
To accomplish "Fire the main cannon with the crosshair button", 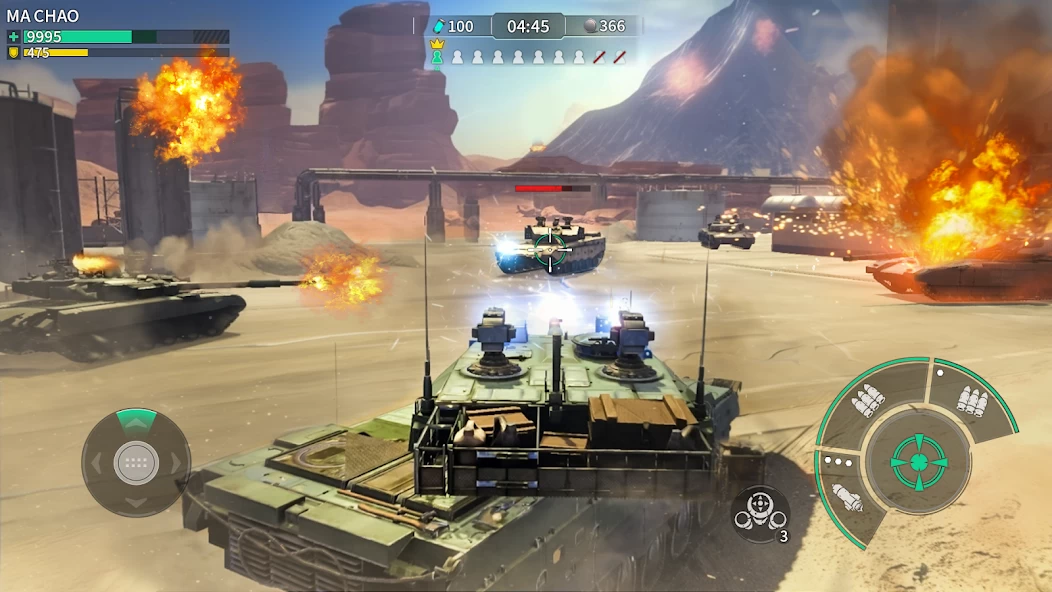I will (x=916, y=462).
